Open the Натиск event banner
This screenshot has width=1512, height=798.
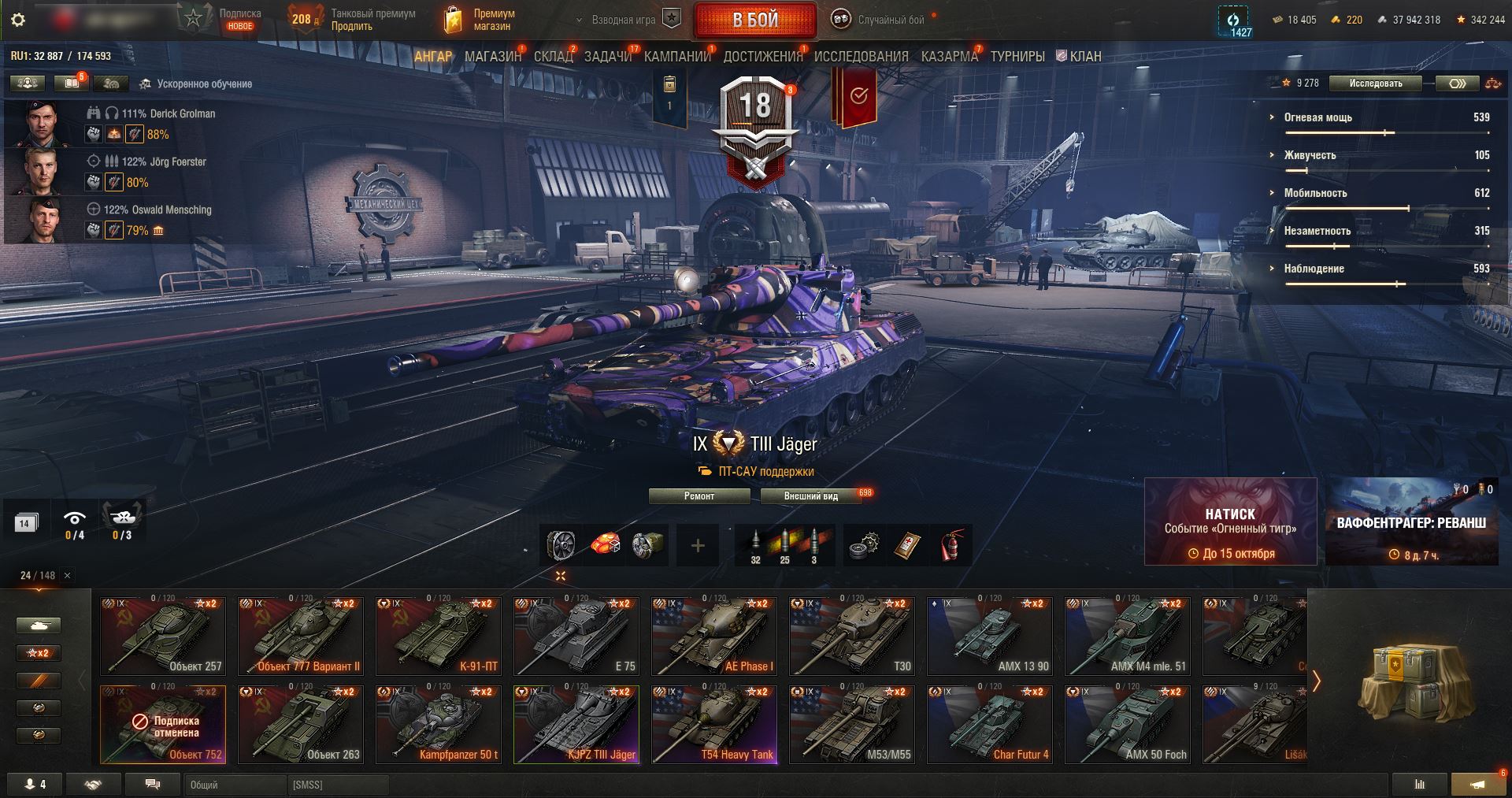[1230, 521]
